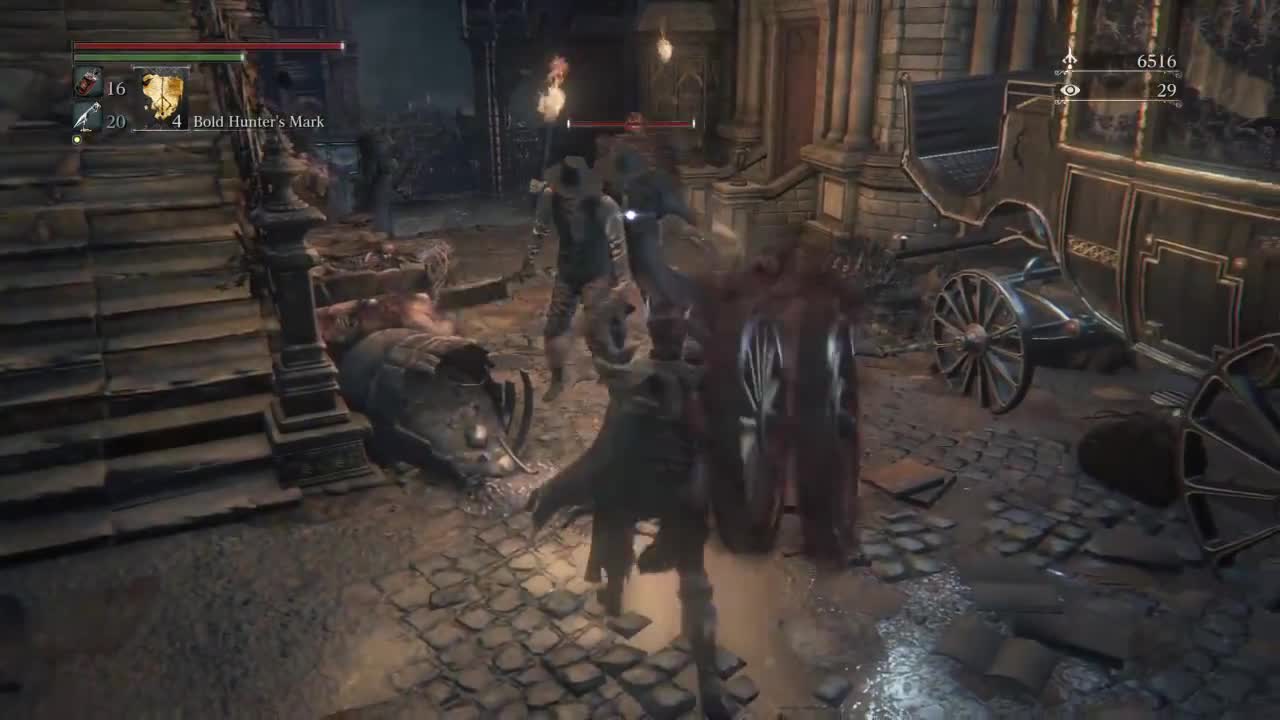Image resolution: width=1280 pixels, height=720 pixels.
Task: Click the Blood Echoes rune icon
Action: tap(1068, 59)
